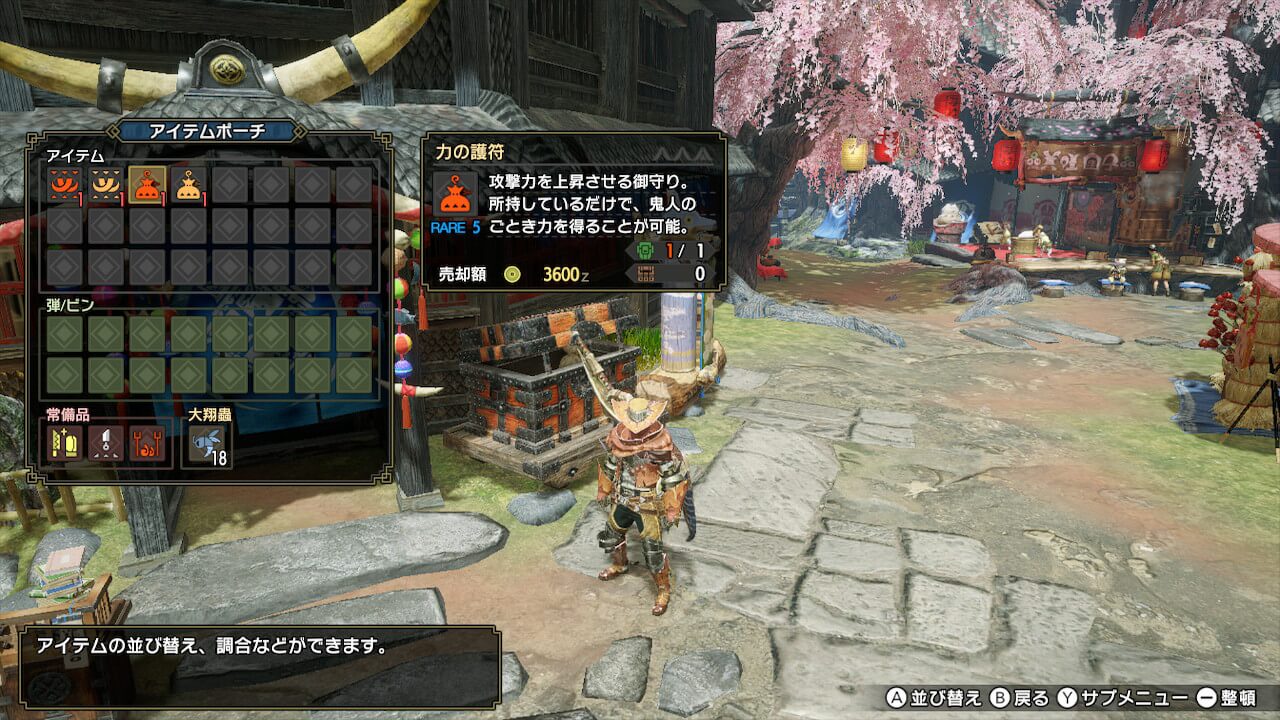1280x720 pixels.
Task: Choose the BBQ spit fixed item
Action: pyautogui.click(x=147, y=442)
